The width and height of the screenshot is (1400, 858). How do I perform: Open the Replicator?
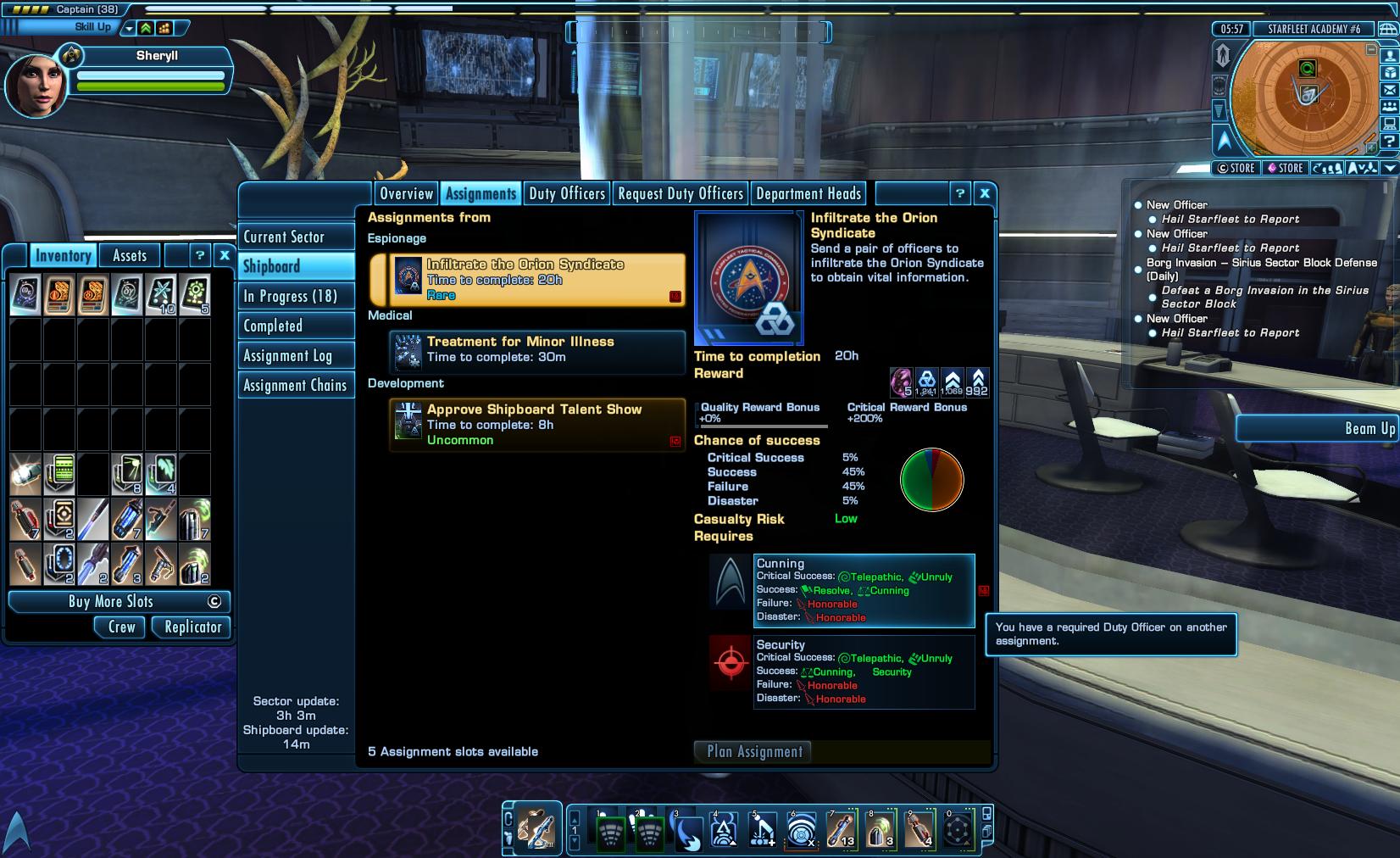(x=193, y=627)
